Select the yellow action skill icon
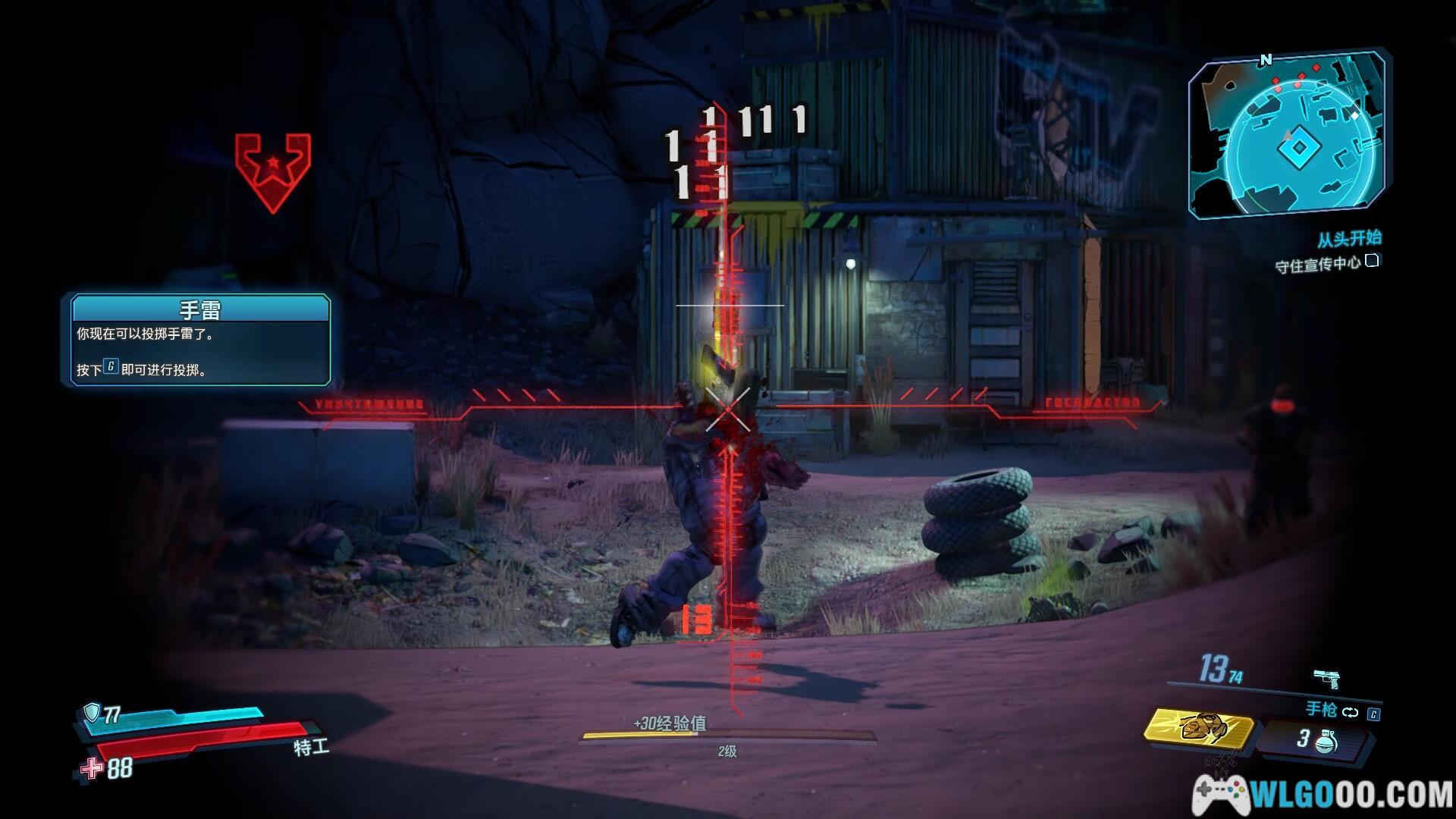Viewport: 1456px width, 819px height. pyautogui.click(x=1199, y=727)
